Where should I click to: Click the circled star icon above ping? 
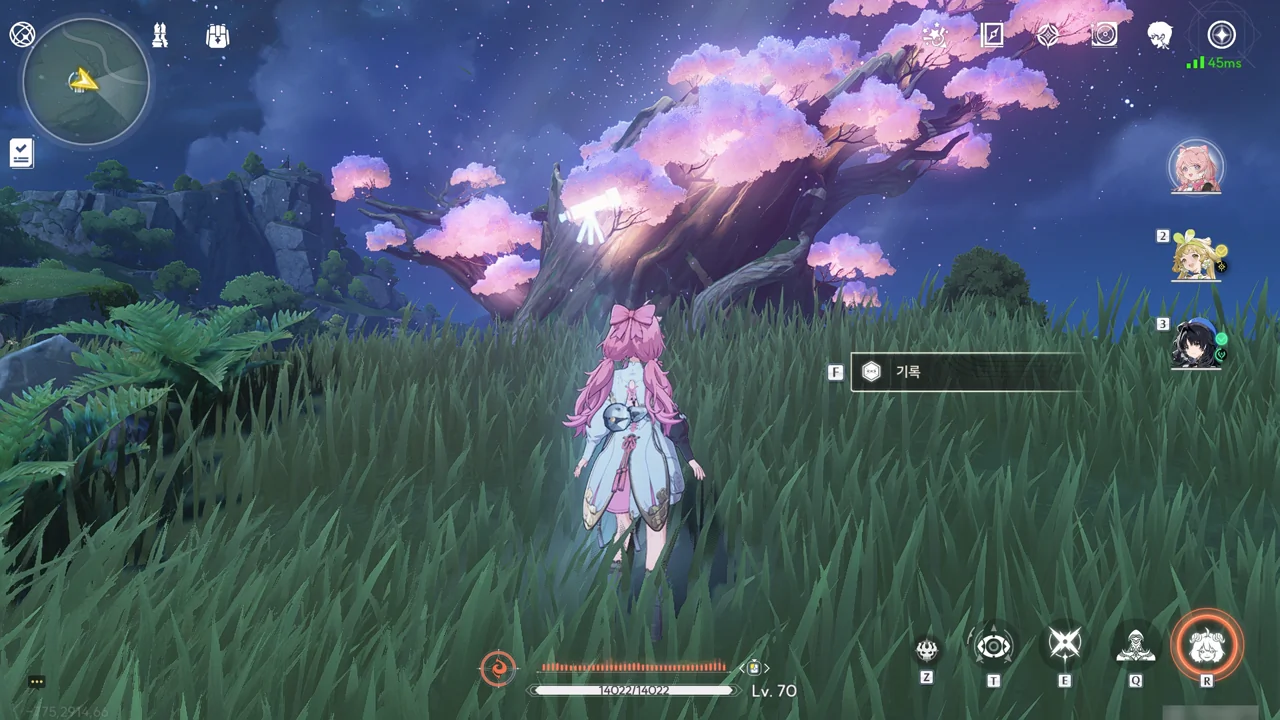coord(1221,35)
